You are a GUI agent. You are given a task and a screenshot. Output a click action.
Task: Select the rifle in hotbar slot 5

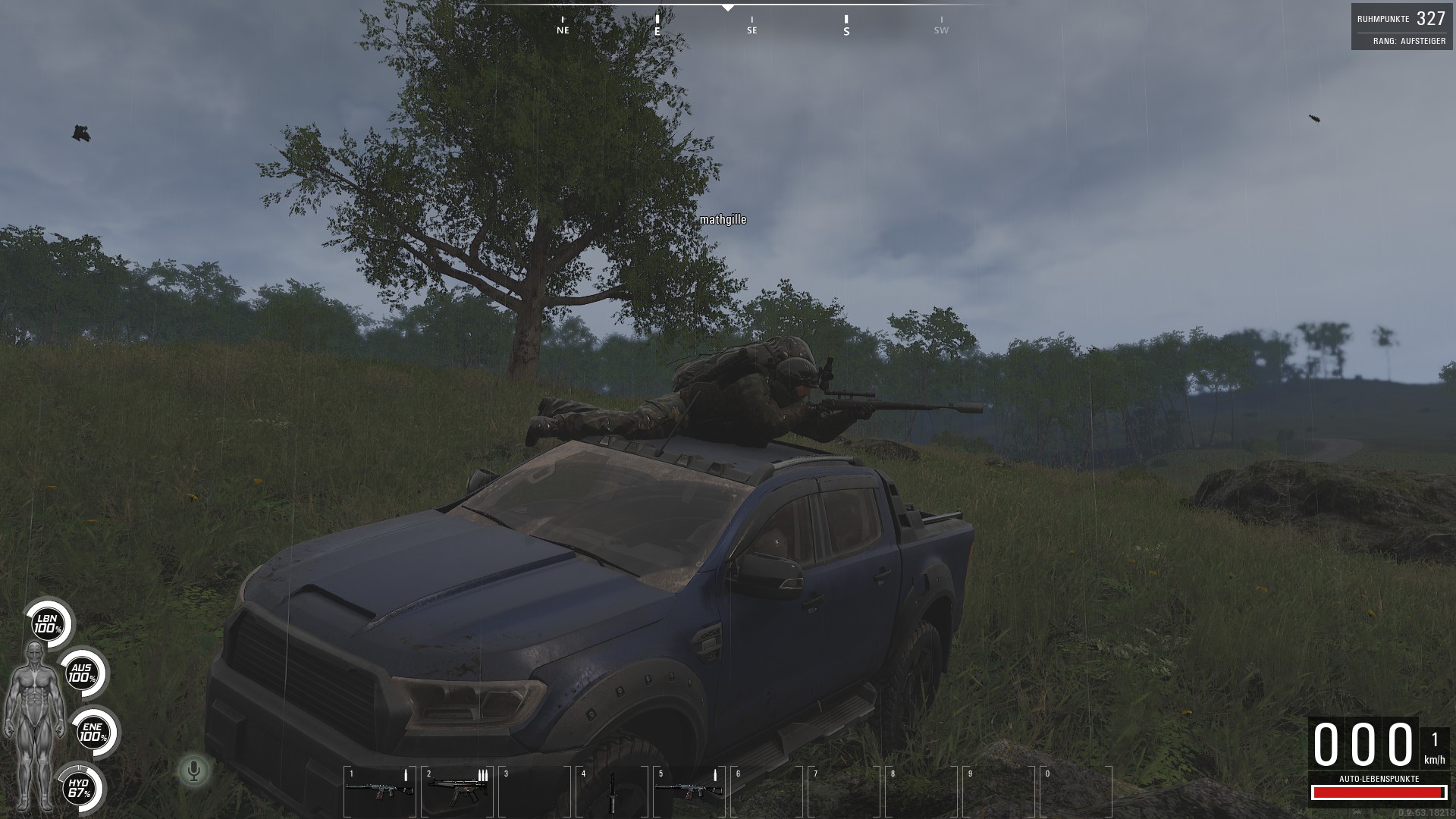[689, 790]
